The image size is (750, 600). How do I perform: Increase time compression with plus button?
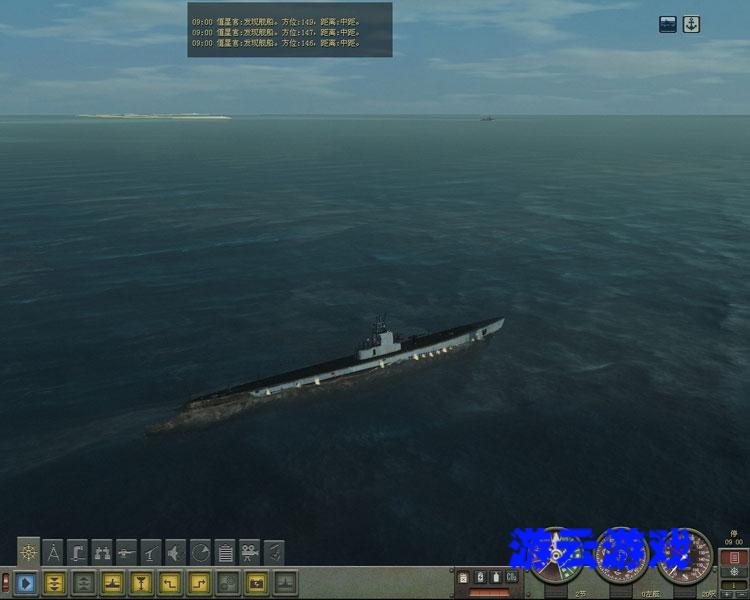(726, 593)
